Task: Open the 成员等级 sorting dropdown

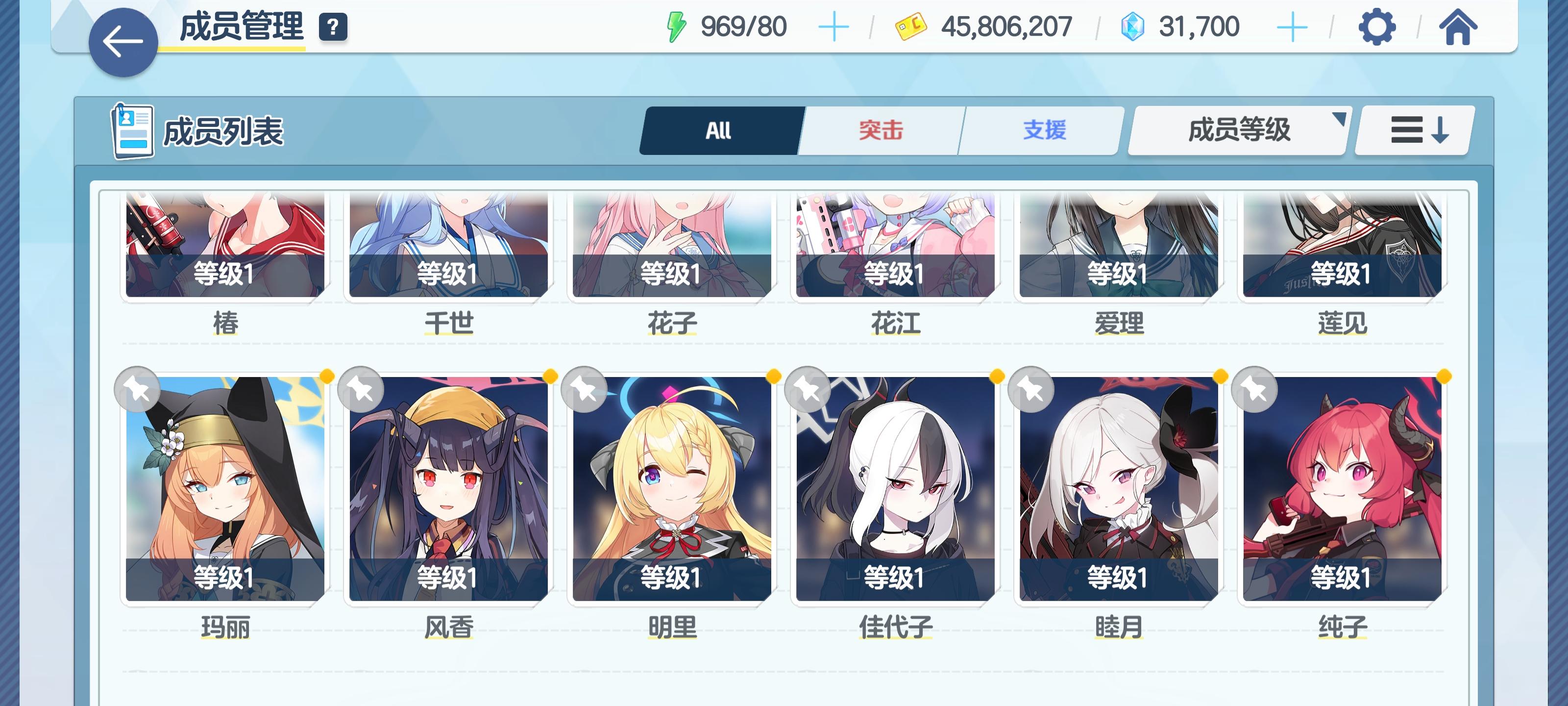Action: [1238, 129]
